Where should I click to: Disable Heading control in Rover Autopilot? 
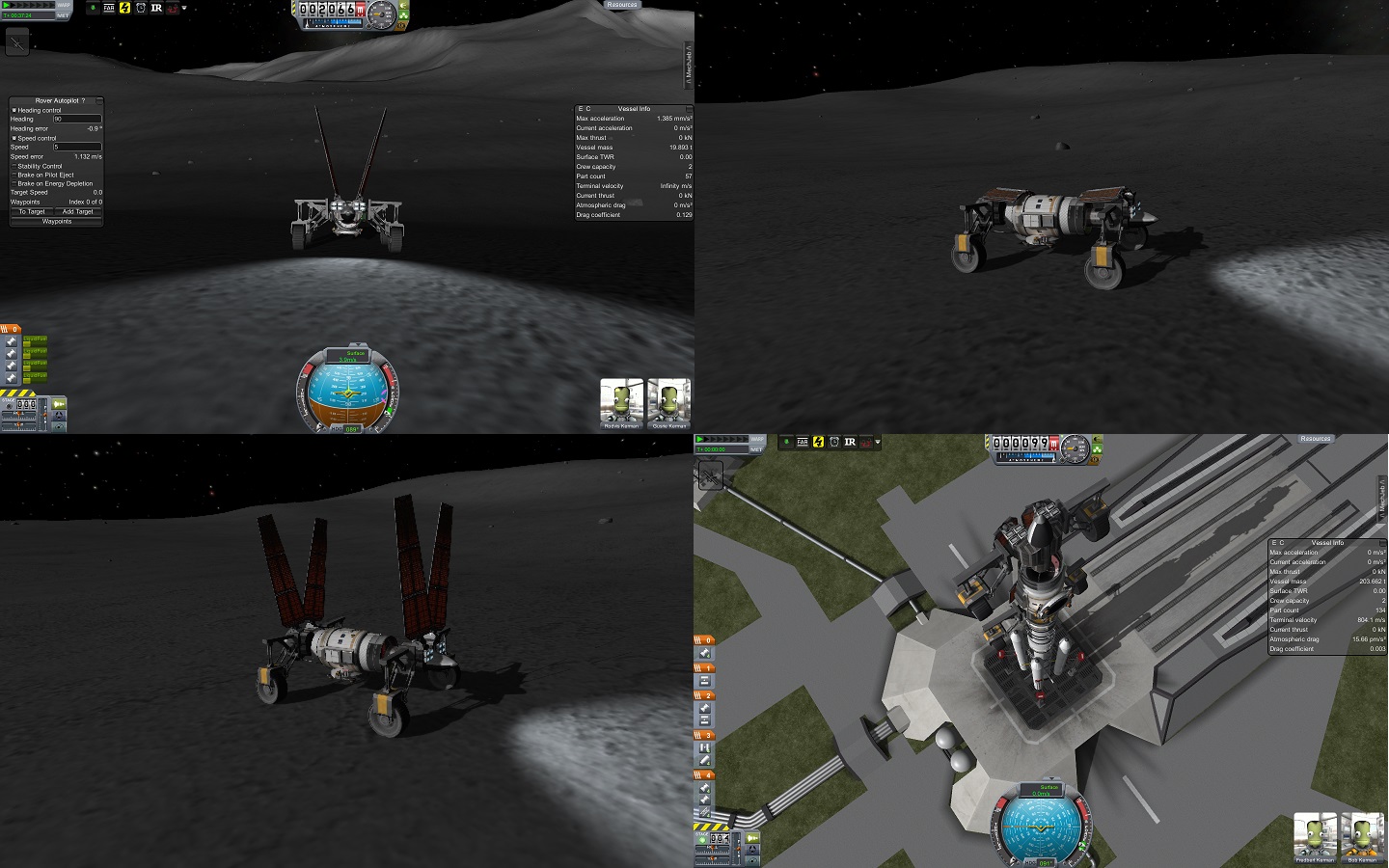[x=14, y=111]
